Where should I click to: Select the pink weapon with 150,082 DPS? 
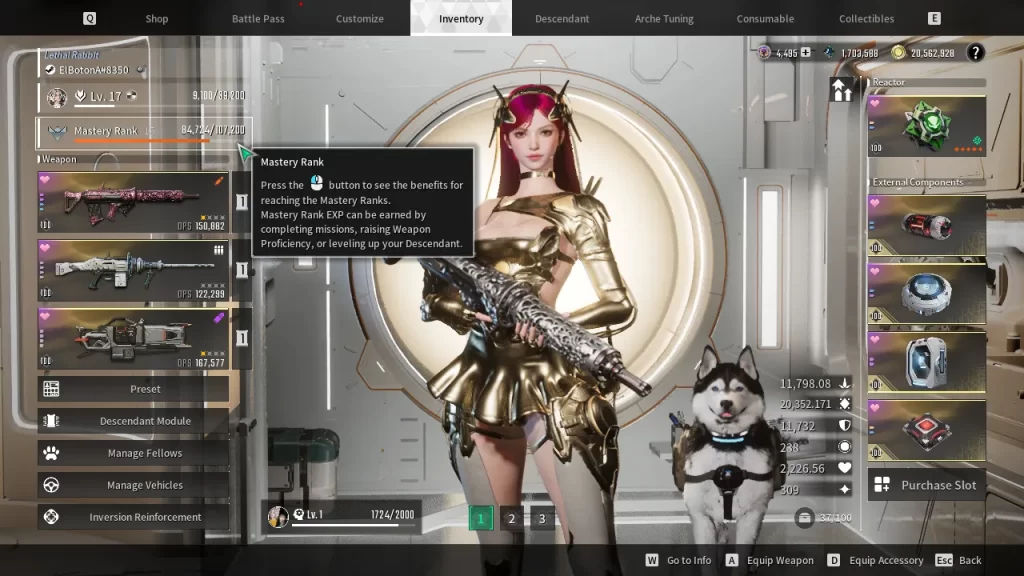(x=133, y=201)
